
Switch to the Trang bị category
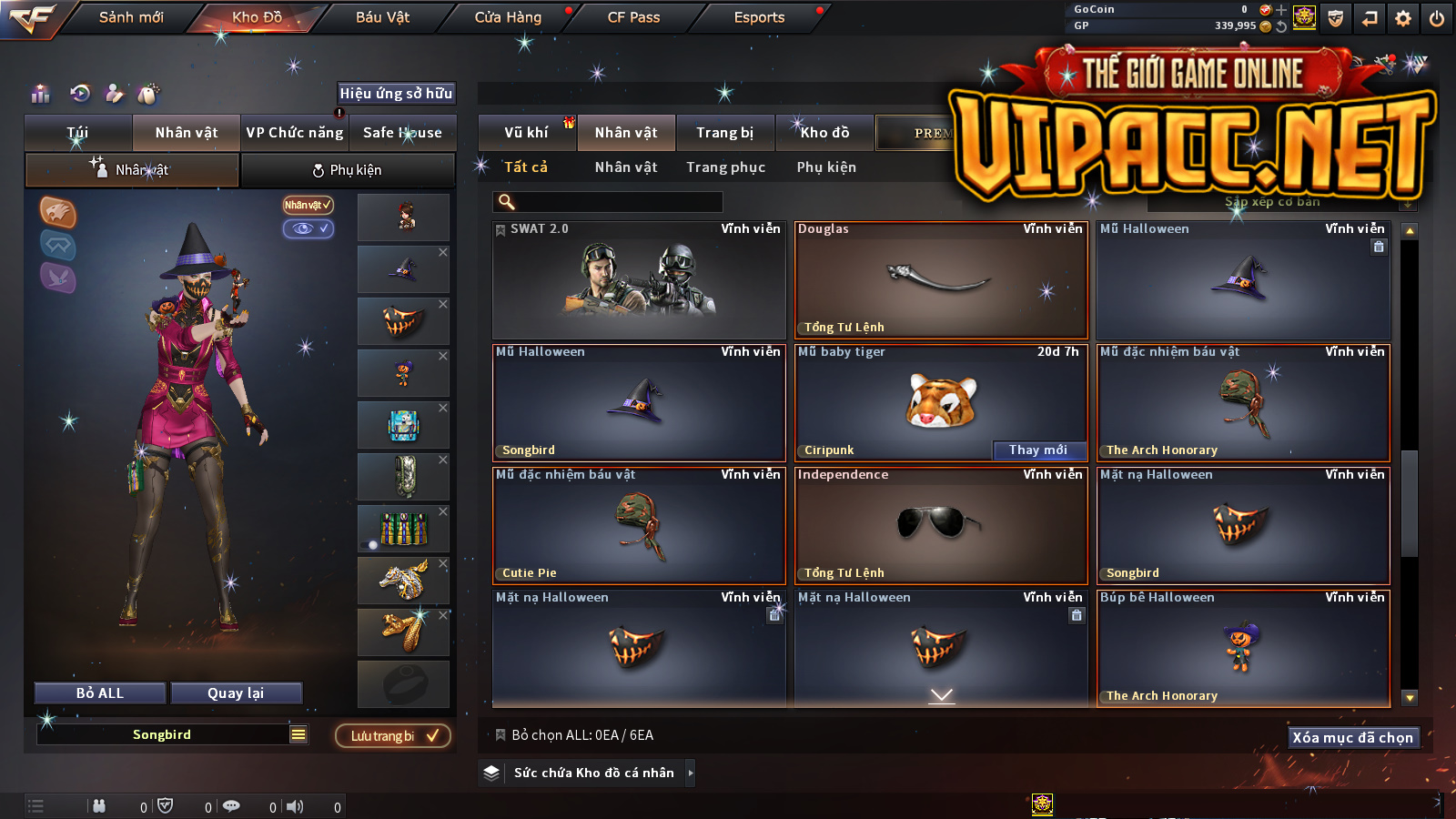(x=724, y=133)
